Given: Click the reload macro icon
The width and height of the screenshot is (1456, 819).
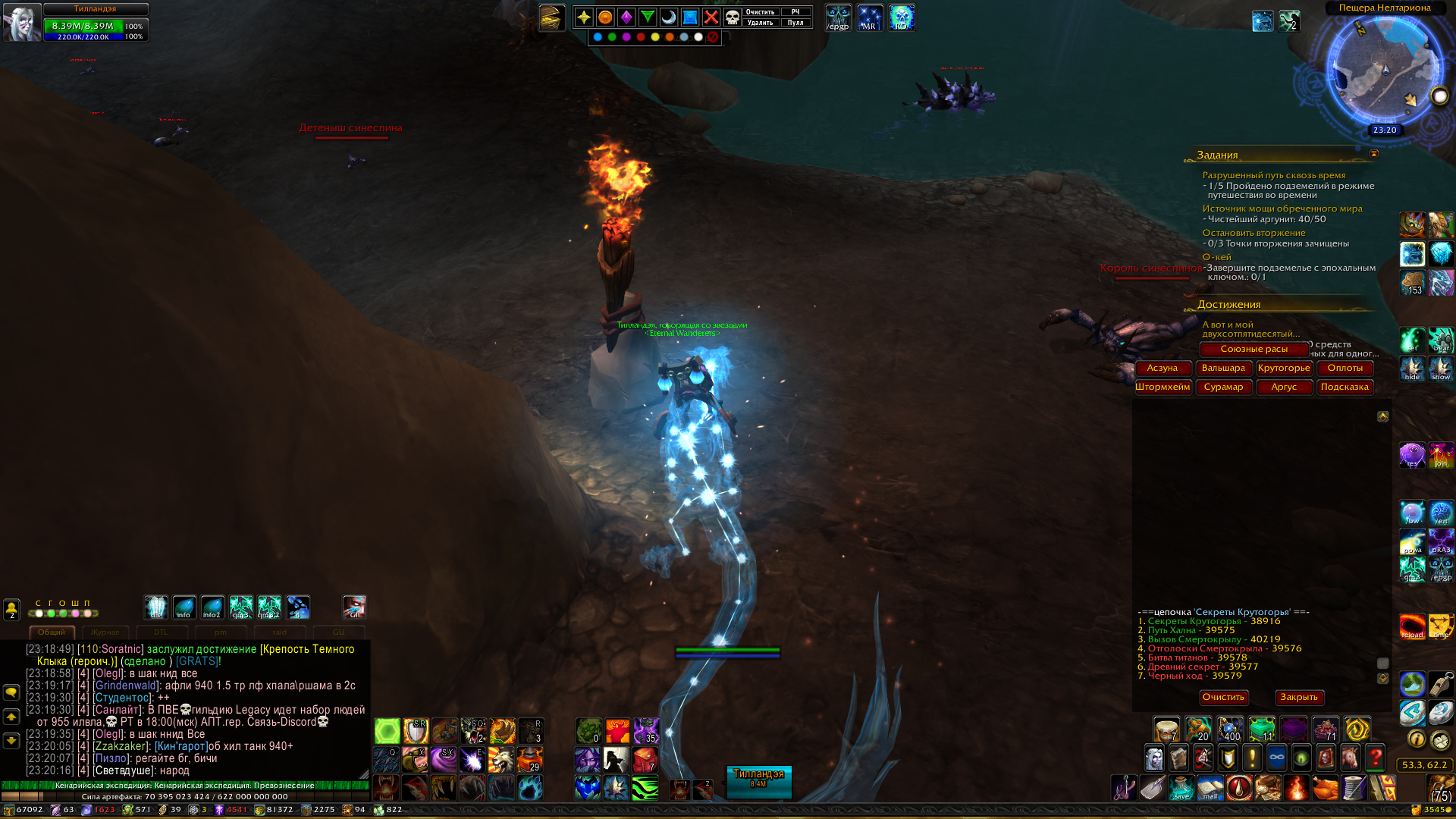Looking at the screenshot, I should click(1412, 626).
